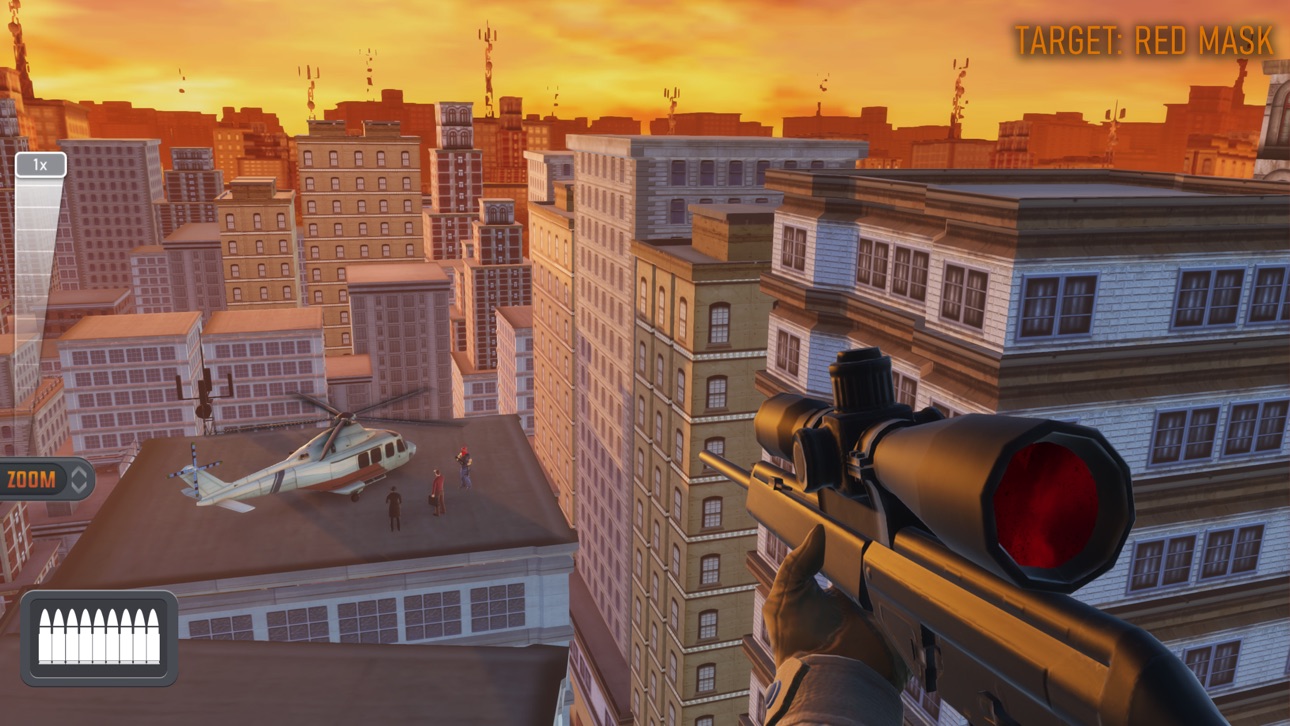Toggle zoom in with the up chevron
Screen dimensions: 1290x726
(x=79, y=469)
